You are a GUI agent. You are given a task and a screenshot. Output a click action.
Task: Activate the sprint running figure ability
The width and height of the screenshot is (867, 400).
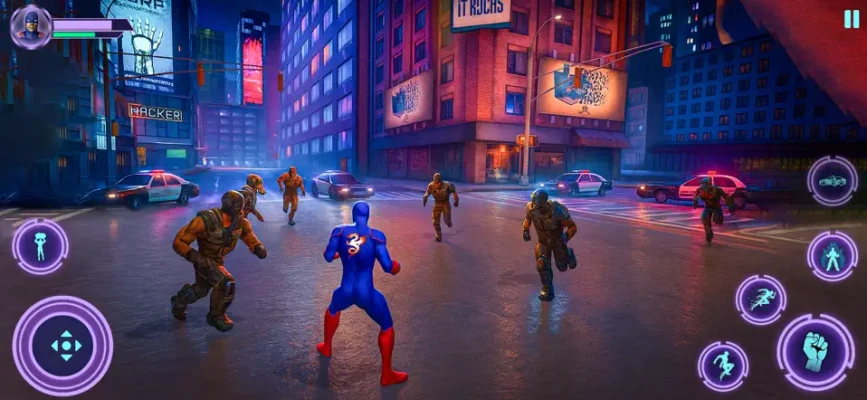[x=761, y=300]
